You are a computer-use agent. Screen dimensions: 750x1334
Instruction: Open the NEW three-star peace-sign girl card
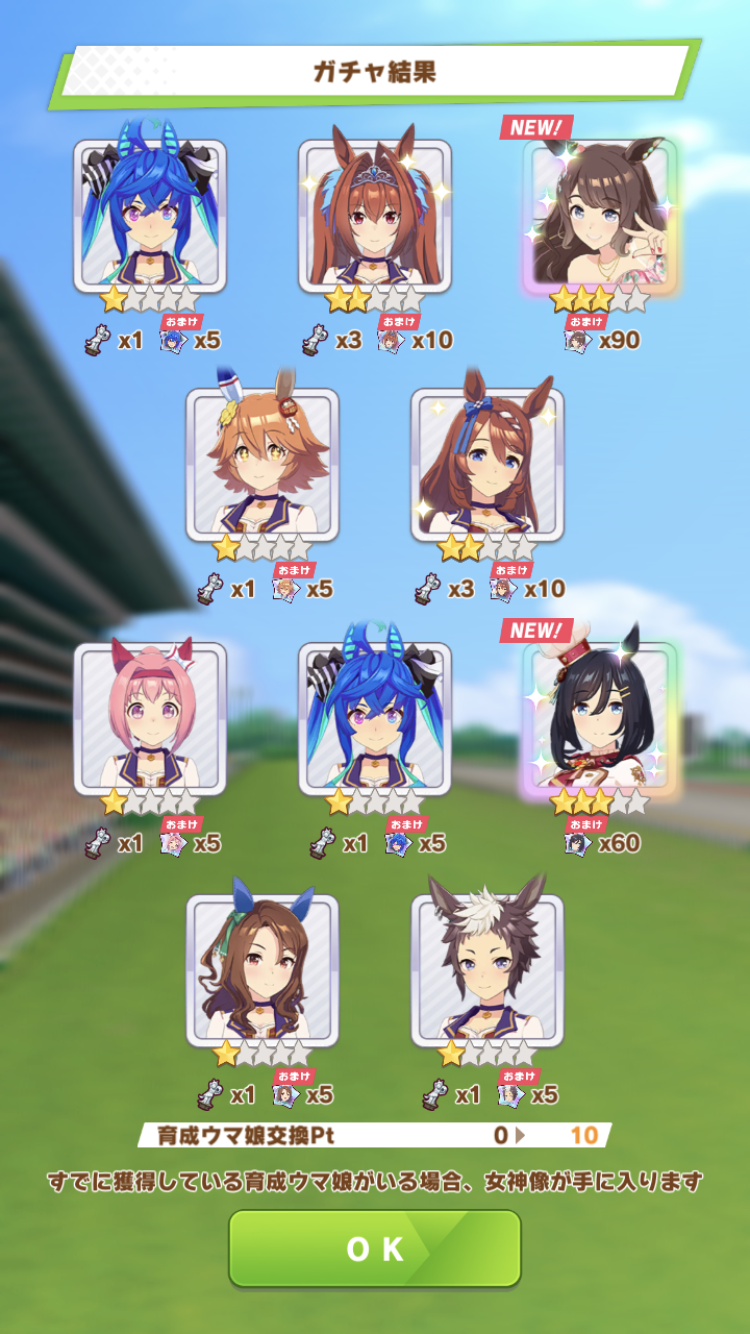tap(599, 216)
